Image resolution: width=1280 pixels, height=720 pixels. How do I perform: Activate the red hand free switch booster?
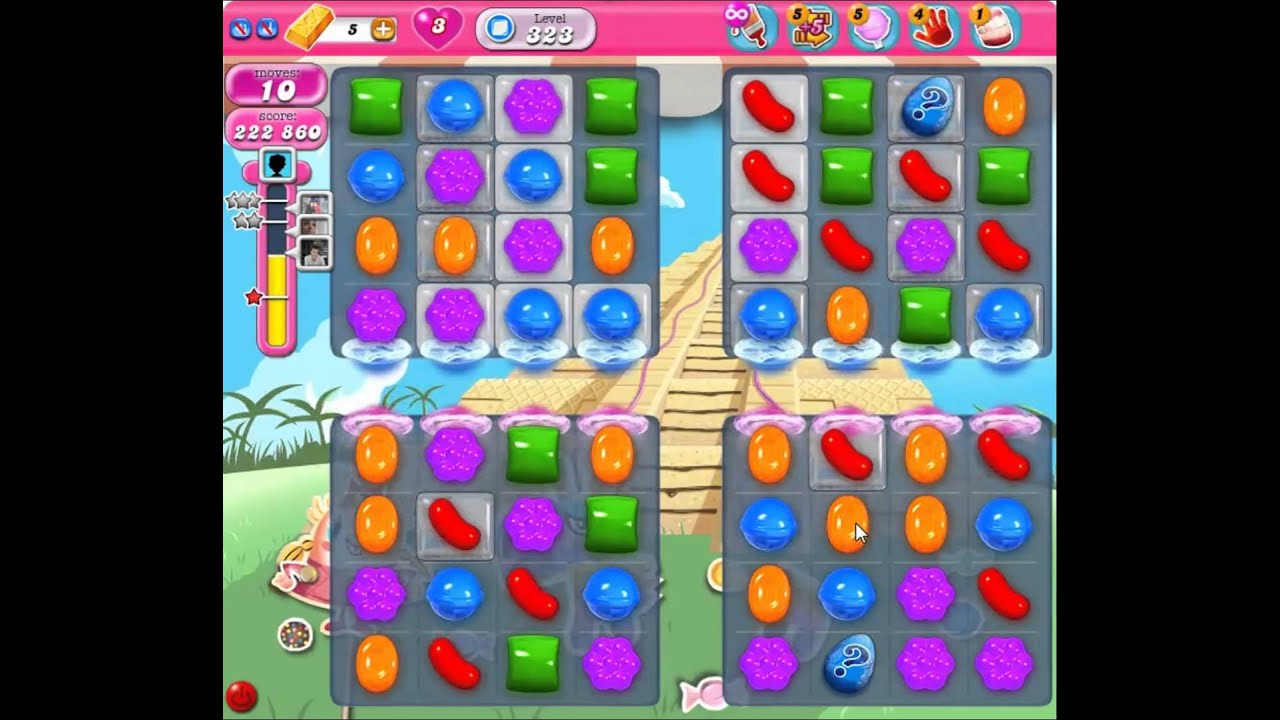pos(932,27)
